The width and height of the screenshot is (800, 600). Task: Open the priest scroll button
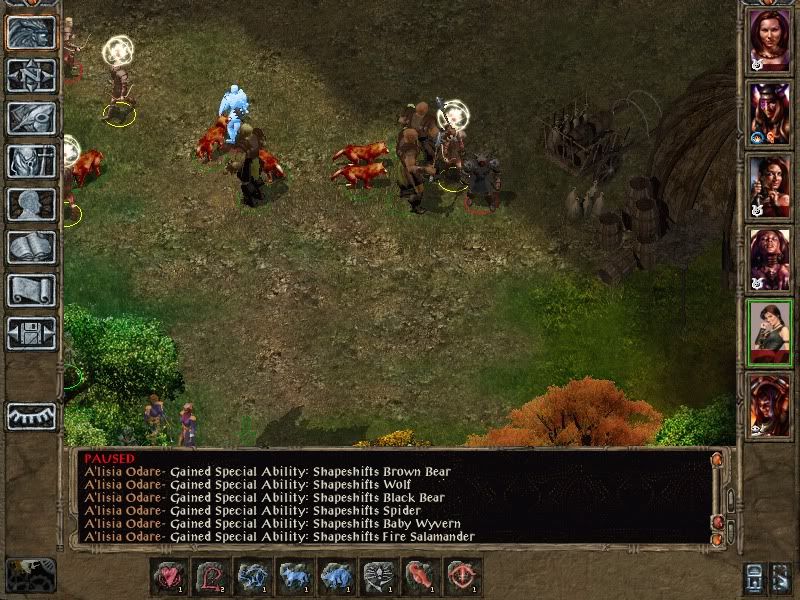[31, 290]
